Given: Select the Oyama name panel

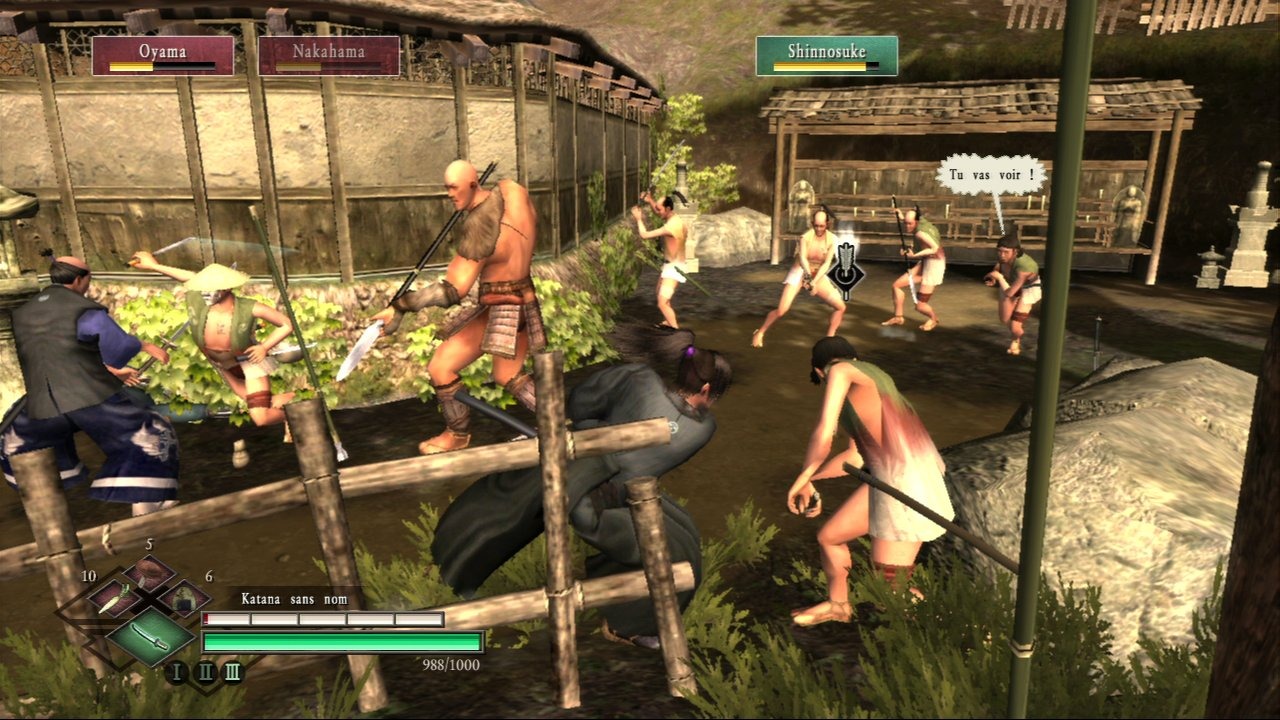Looking at the screenshot, I should coord(163,56).
